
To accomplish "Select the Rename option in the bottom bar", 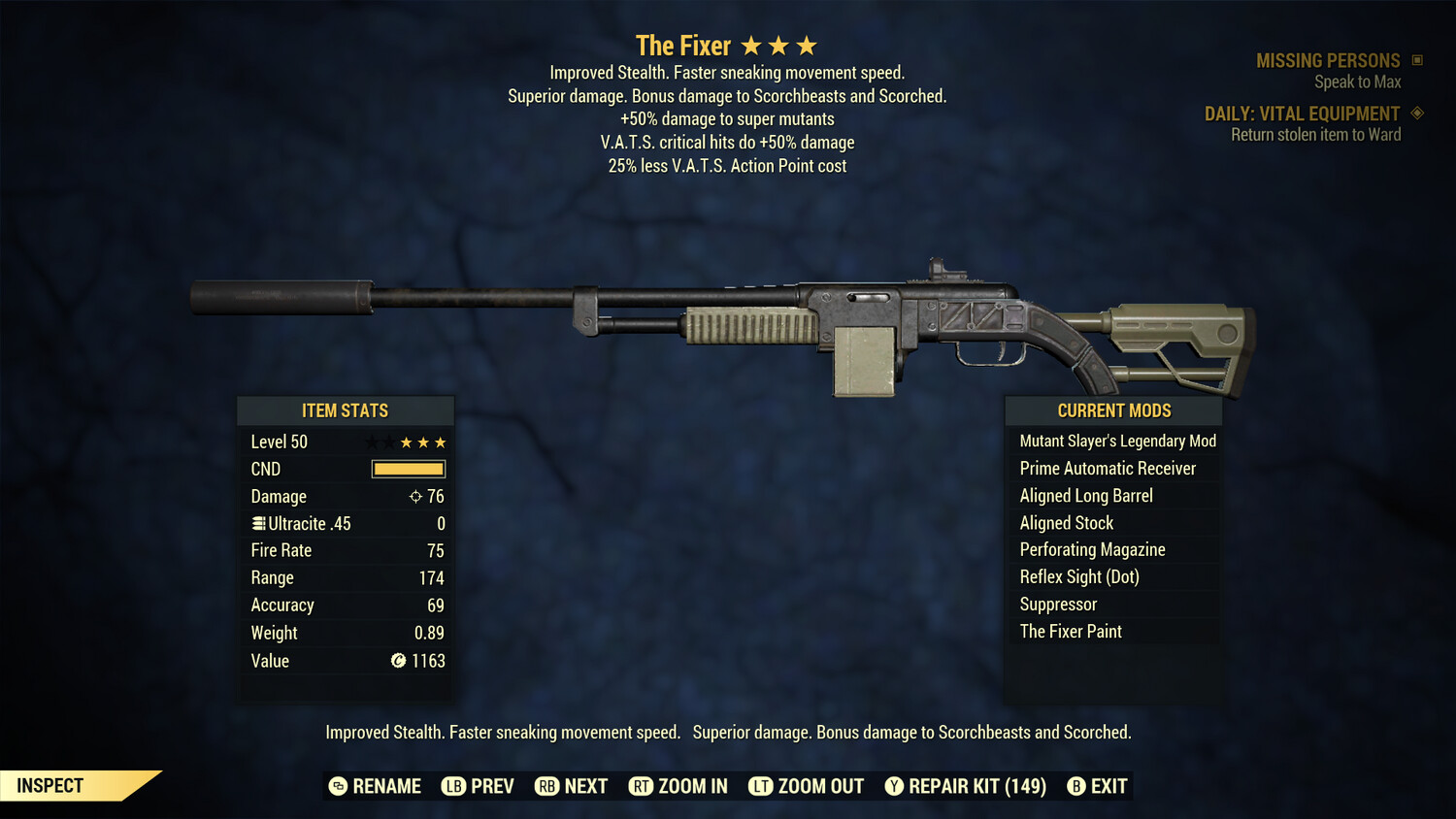I will click(x=375, y=786).
